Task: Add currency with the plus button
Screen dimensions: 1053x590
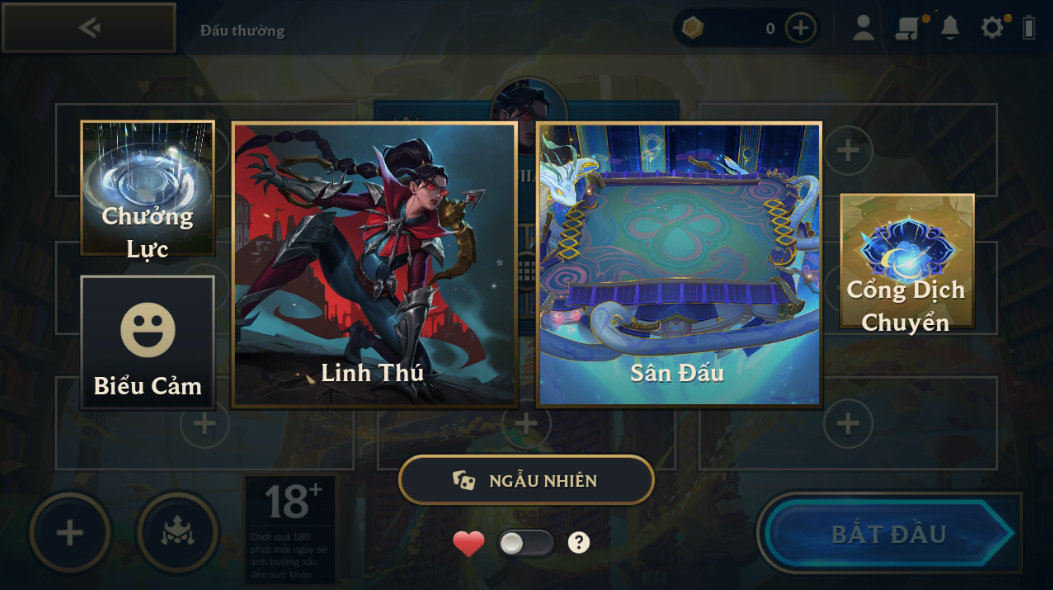Action: pos(800,28)
